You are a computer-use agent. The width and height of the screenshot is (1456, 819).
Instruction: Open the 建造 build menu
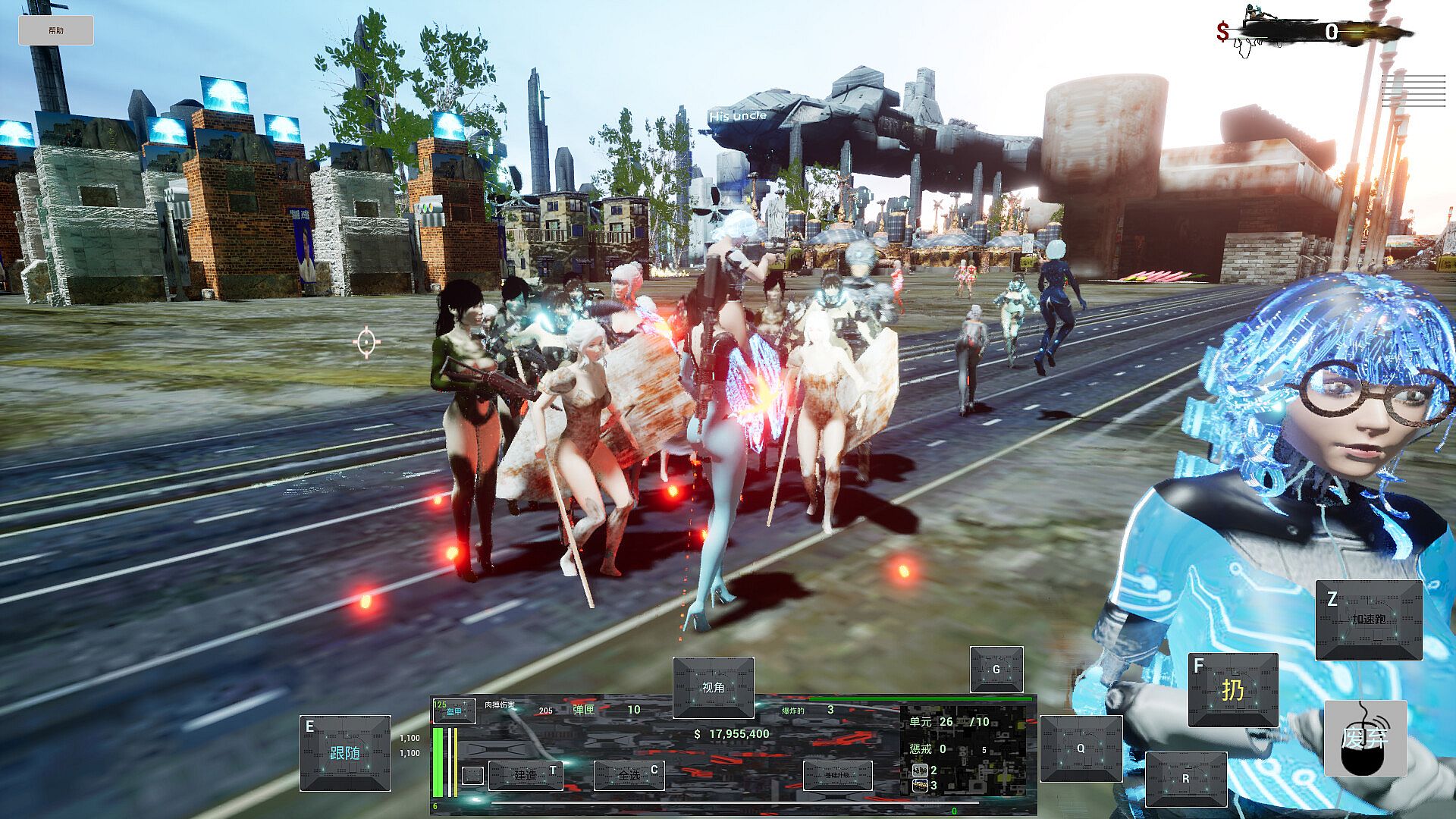coord(526,775)
